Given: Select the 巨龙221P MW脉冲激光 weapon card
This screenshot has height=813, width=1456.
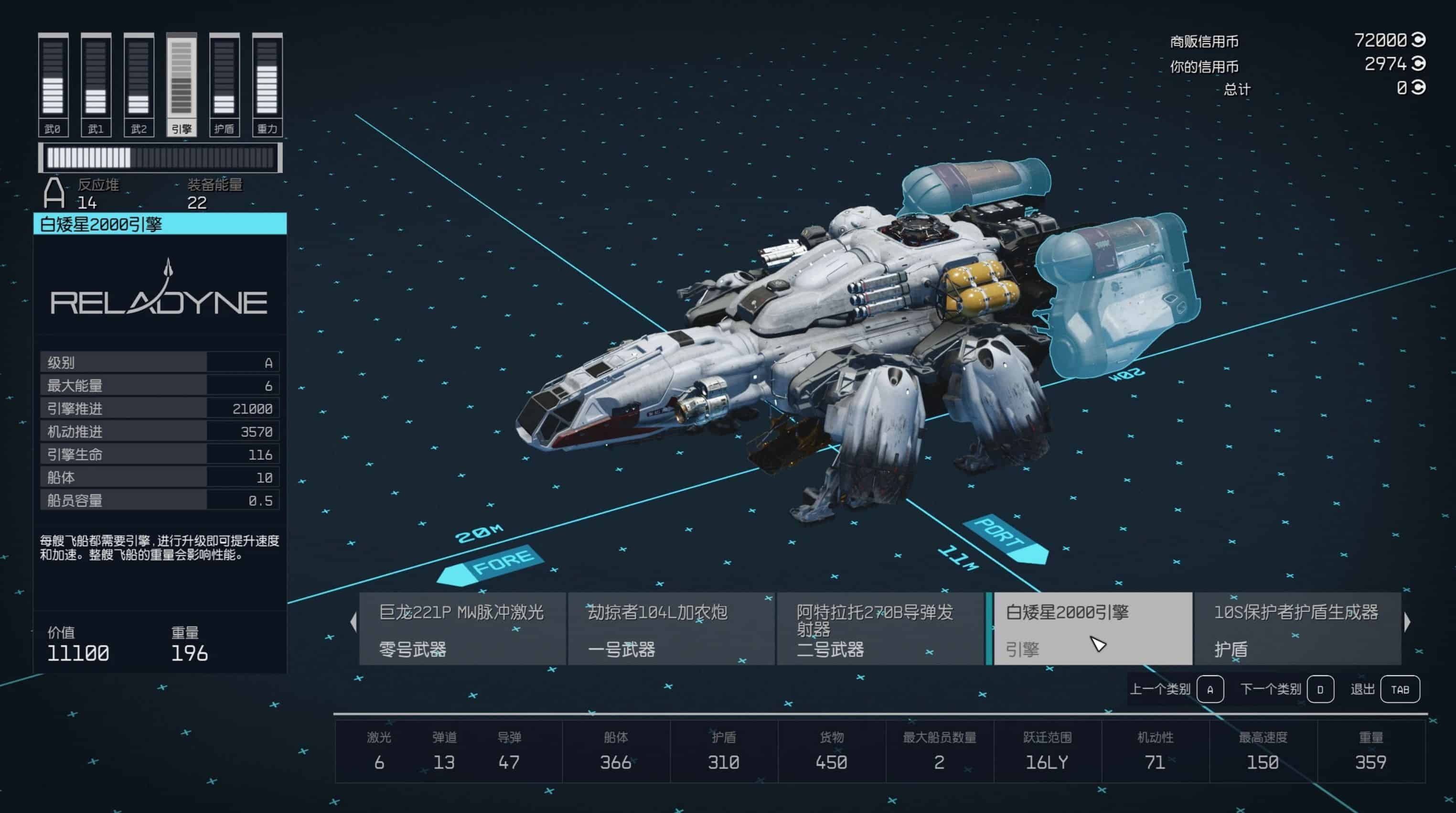Looking at the screenshot, I should click(x=462, y=629).
